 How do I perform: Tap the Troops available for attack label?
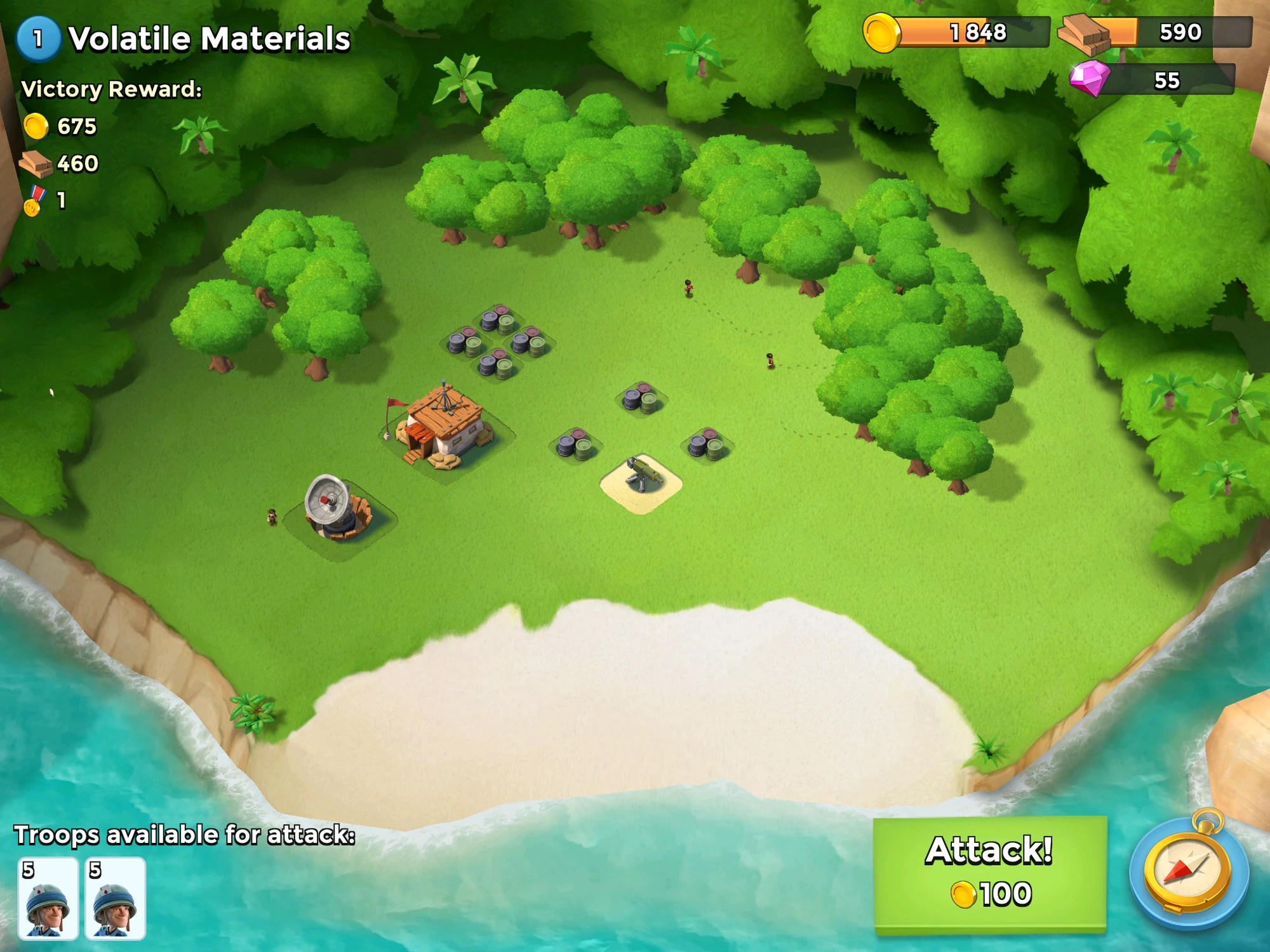pyautogui.click(x=184, y=835)
